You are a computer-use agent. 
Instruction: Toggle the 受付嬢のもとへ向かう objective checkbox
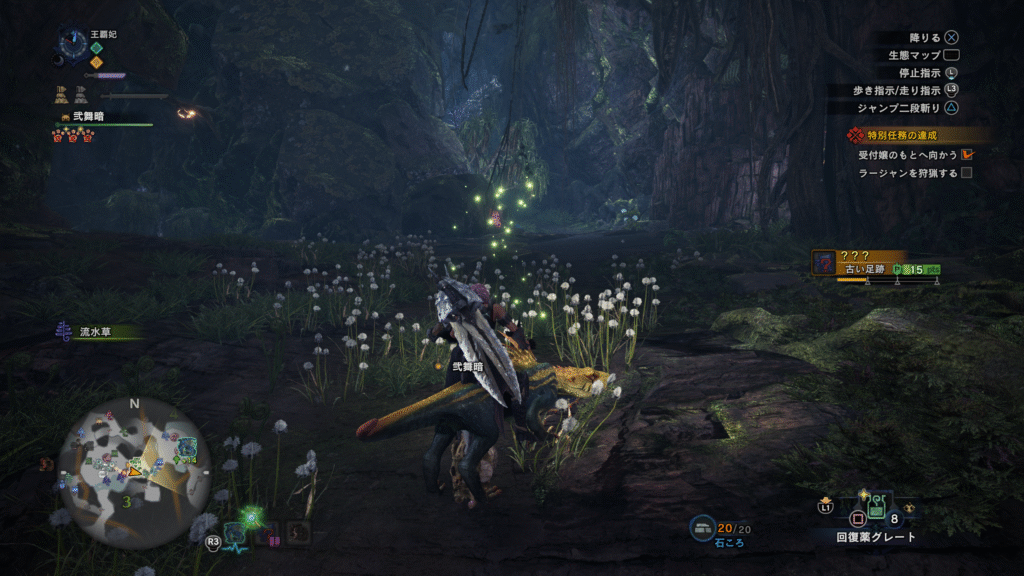pos(967,155)
